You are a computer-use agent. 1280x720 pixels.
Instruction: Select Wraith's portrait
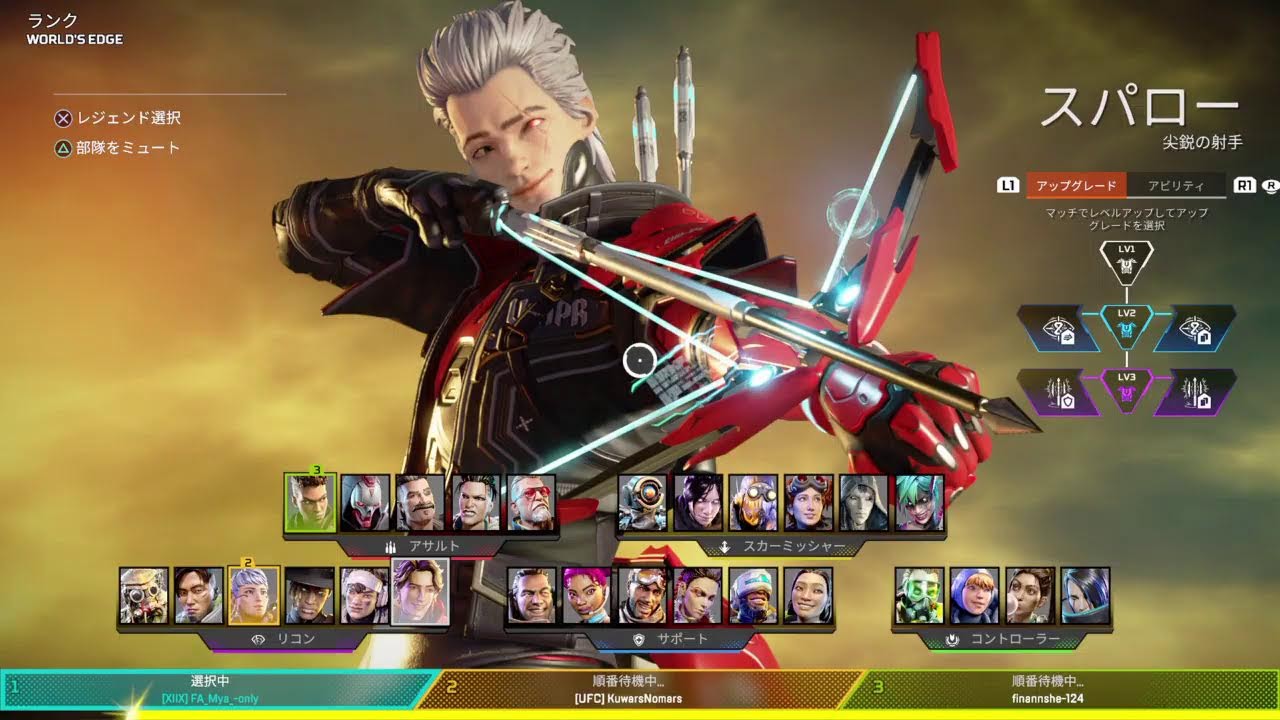tap(698, 502)
